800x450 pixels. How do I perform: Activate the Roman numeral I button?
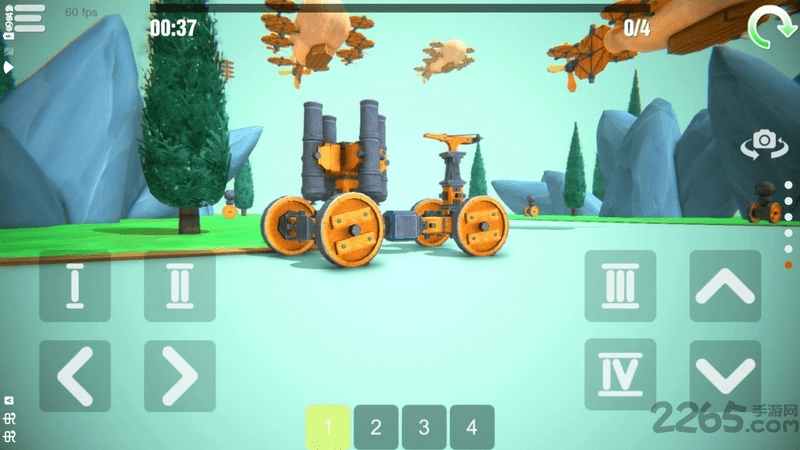75,286
